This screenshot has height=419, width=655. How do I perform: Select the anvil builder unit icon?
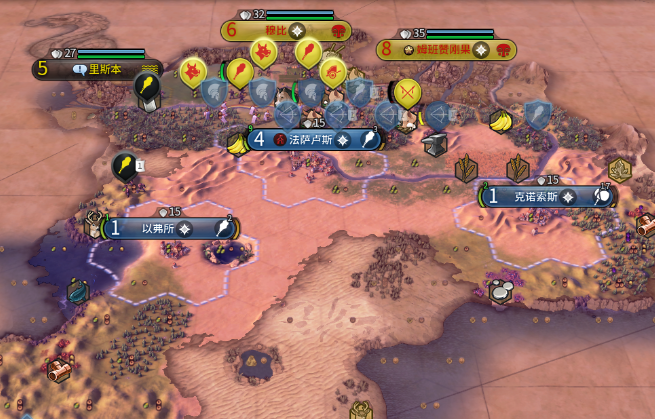[434, 146]
